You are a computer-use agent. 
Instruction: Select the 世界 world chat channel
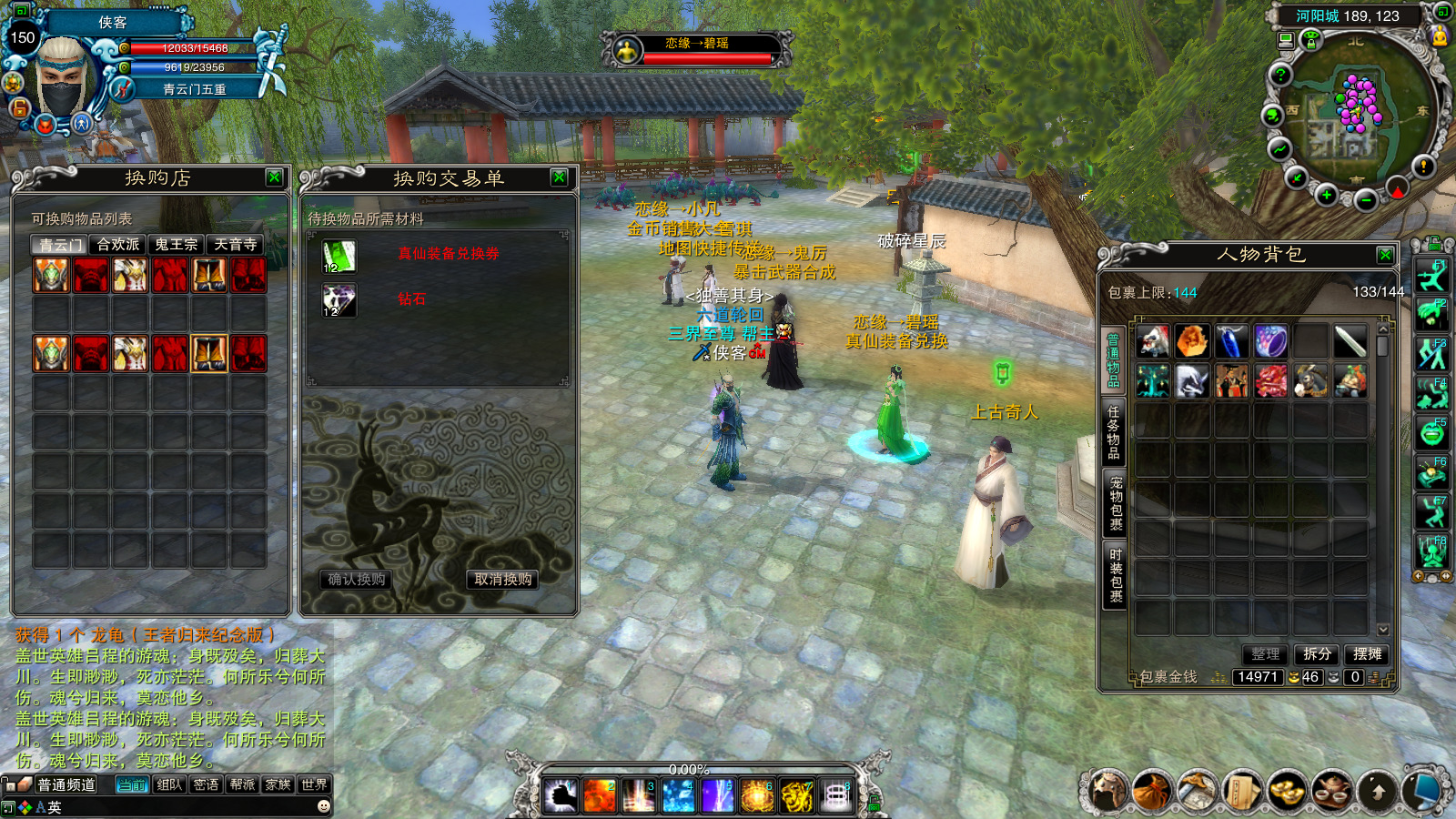pos(314,784)
